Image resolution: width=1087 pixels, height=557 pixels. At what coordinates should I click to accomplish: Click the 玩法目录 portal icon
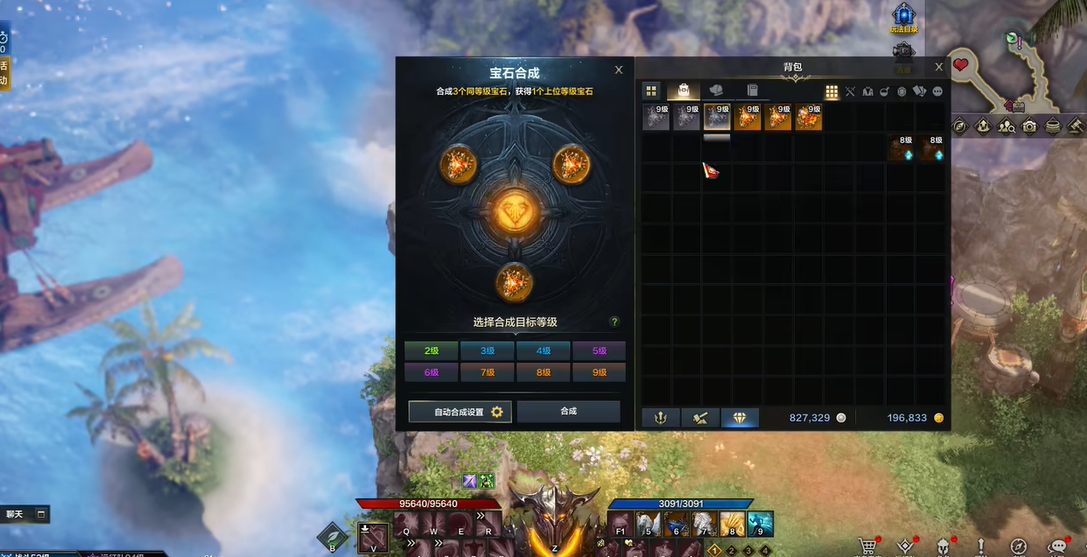click(x=904, y=14)
